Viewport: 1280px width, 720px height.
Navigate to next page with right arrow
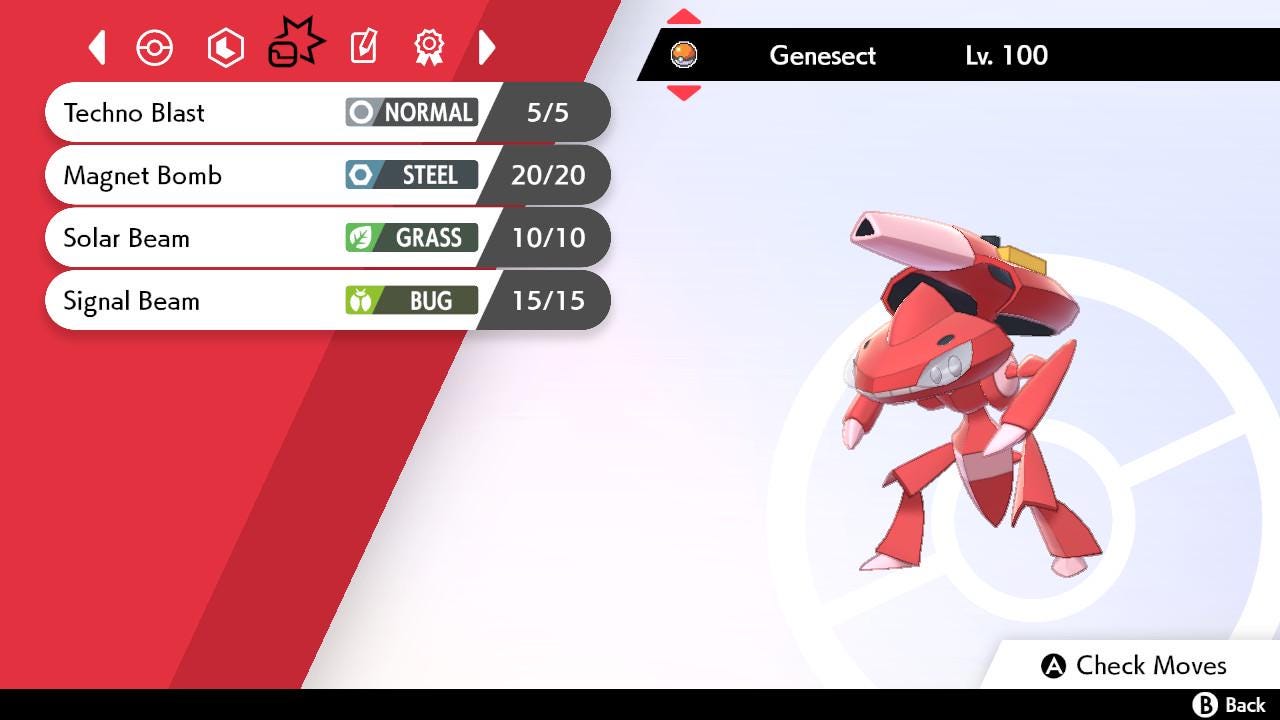(x=487, y=47)
